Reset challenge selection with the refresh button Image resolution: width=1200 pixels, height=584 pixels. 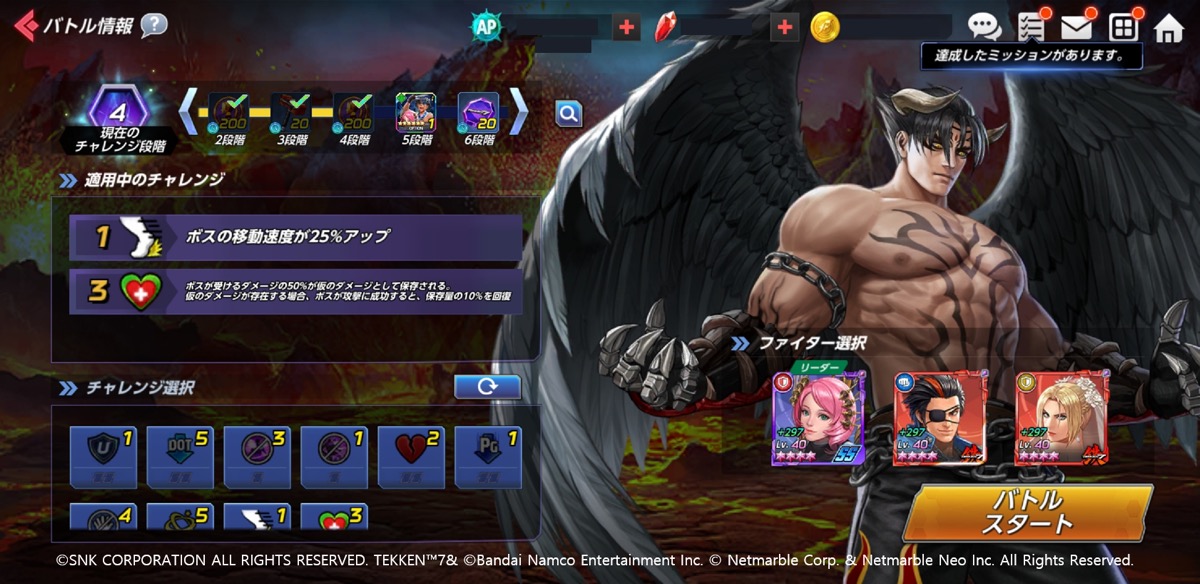(487, 387)
